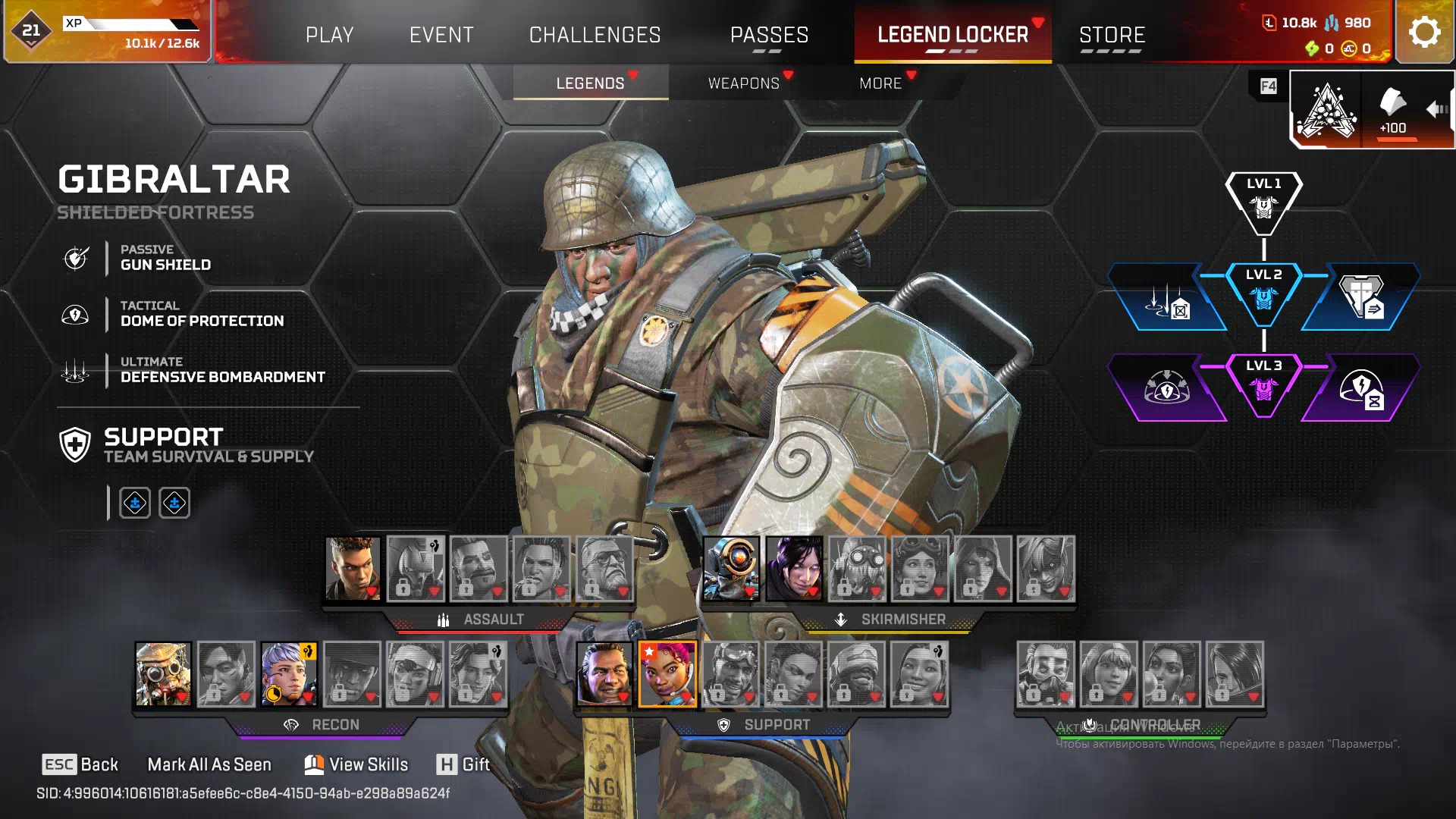This screenshot has width=1456, height=819.
Task: Select the Pathfinder legend portrait
Action: [x=731, y=569]
